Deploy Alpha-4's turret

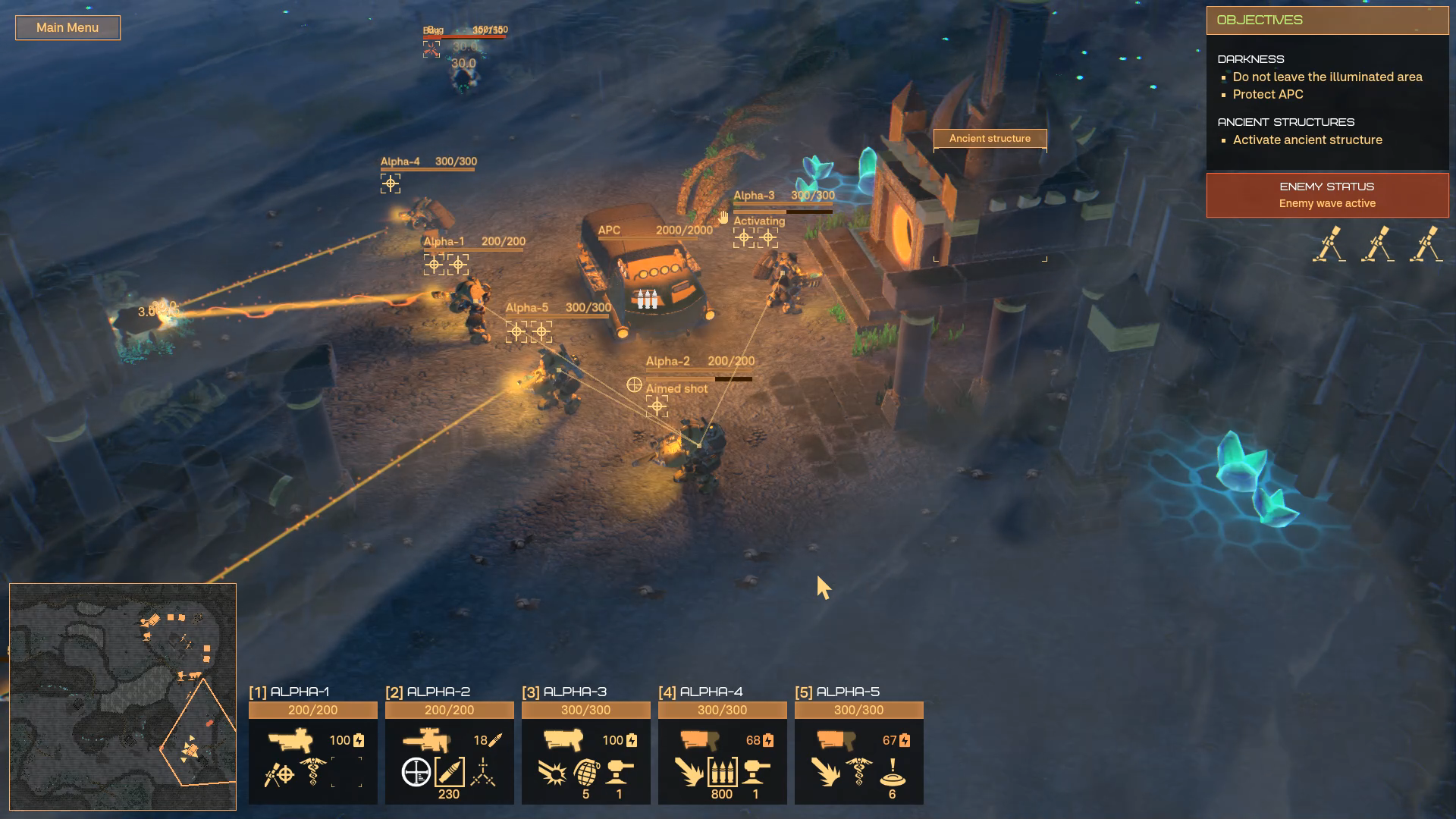coord(756,772)
